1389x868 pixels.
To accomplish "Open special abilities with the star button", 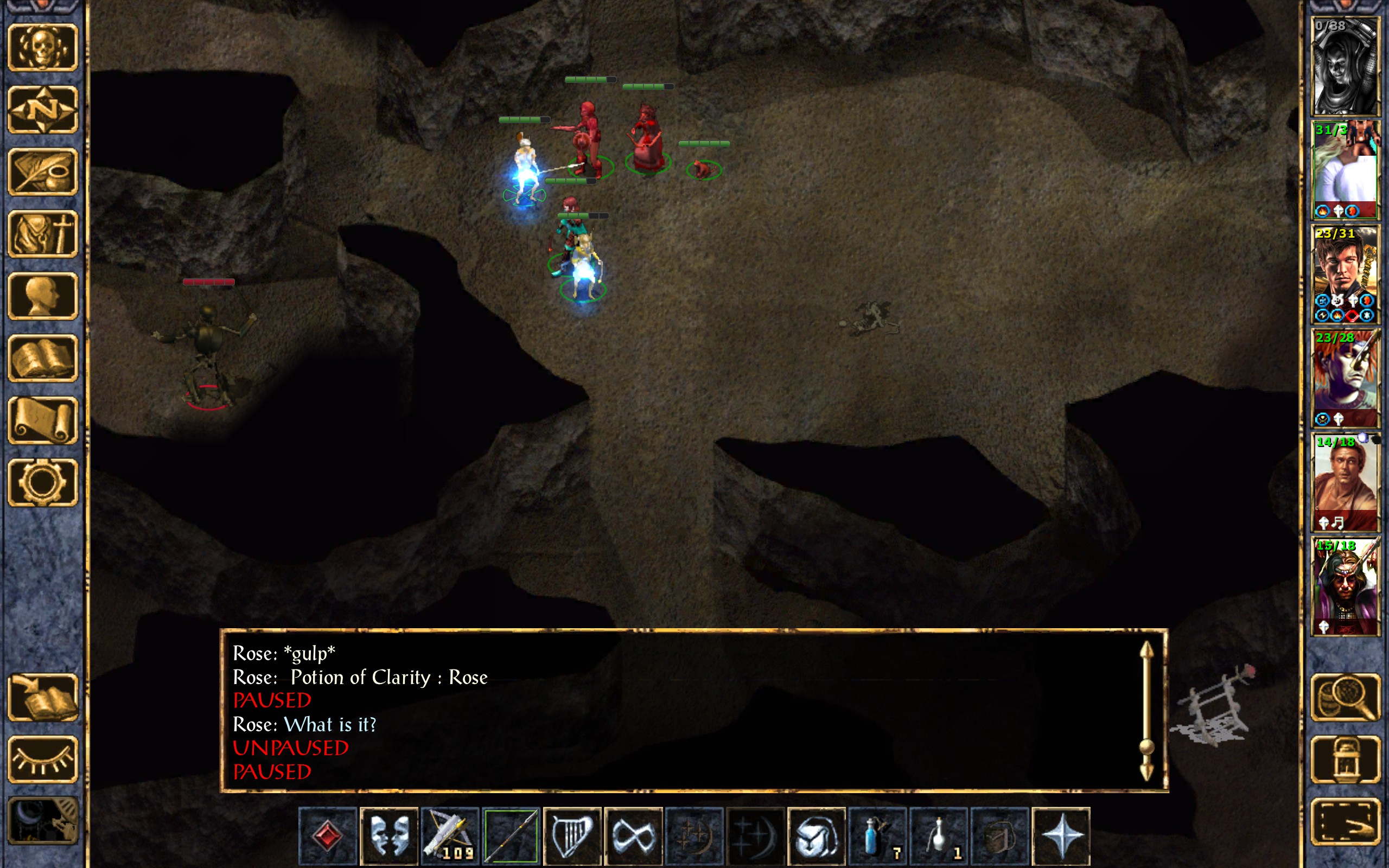I will click(1061, 836).
